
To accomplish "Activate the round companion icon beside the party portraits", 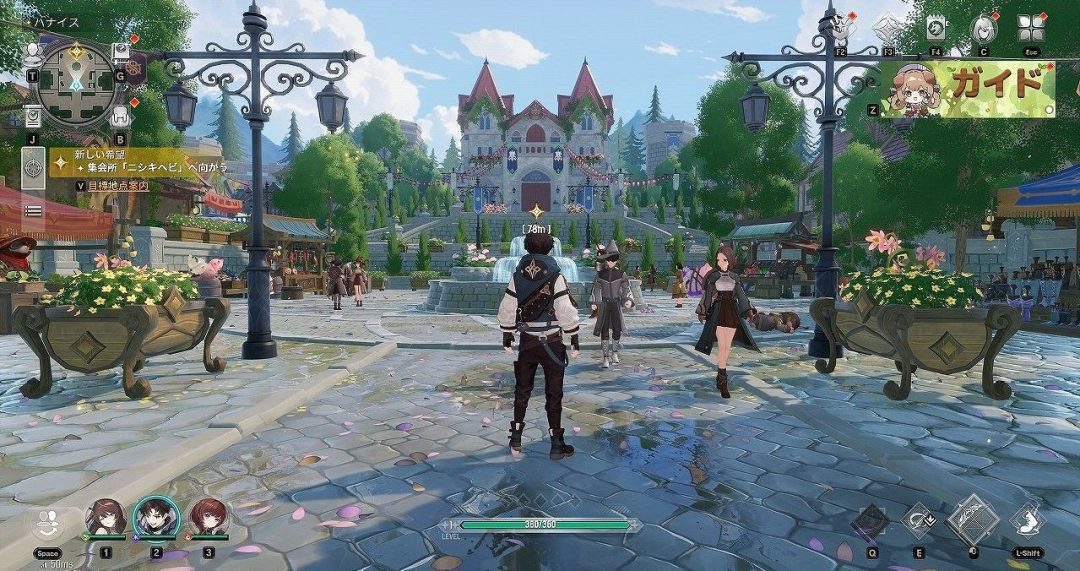I will click(x=47, y=523).
